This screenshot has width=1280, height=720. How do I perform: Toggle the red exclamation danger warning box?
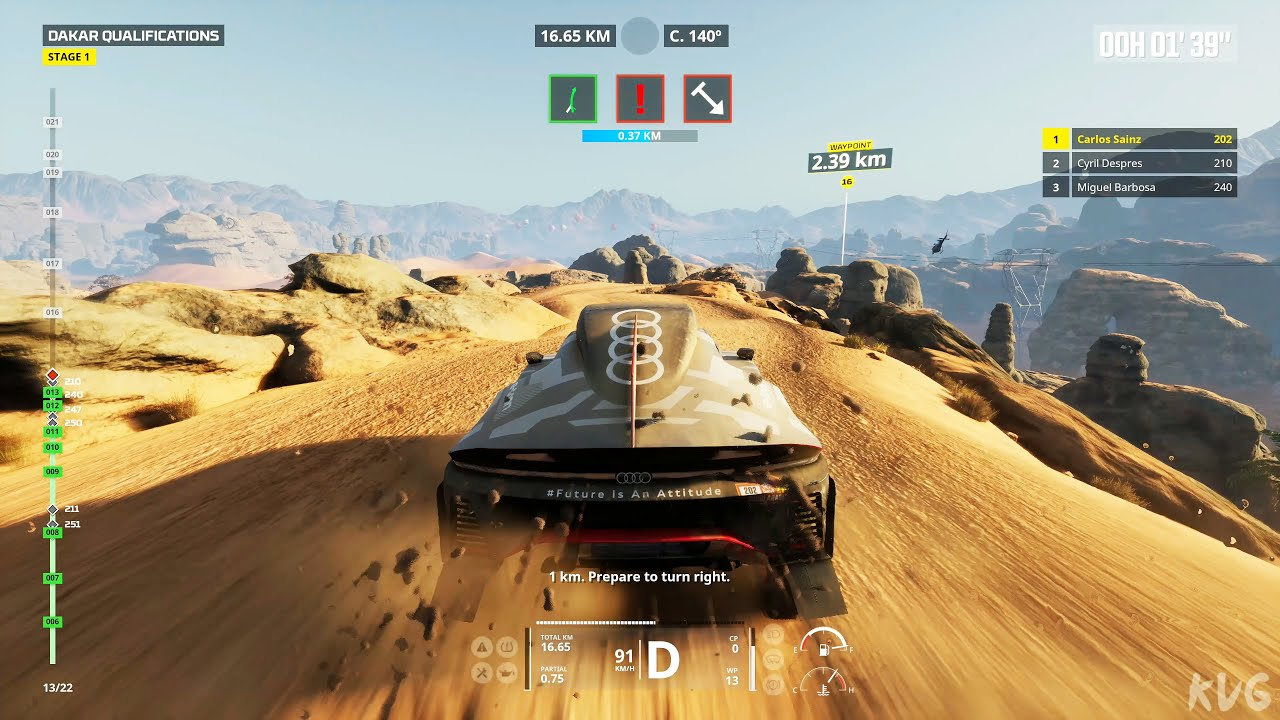click(x=640, y=98)
